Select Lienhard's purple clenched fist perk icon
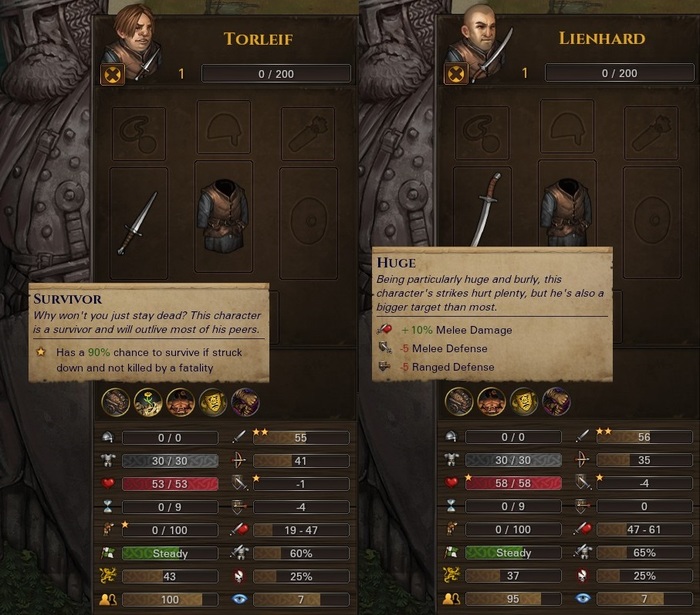This screenshot has width=700, height=615. (x=556, y=402)
